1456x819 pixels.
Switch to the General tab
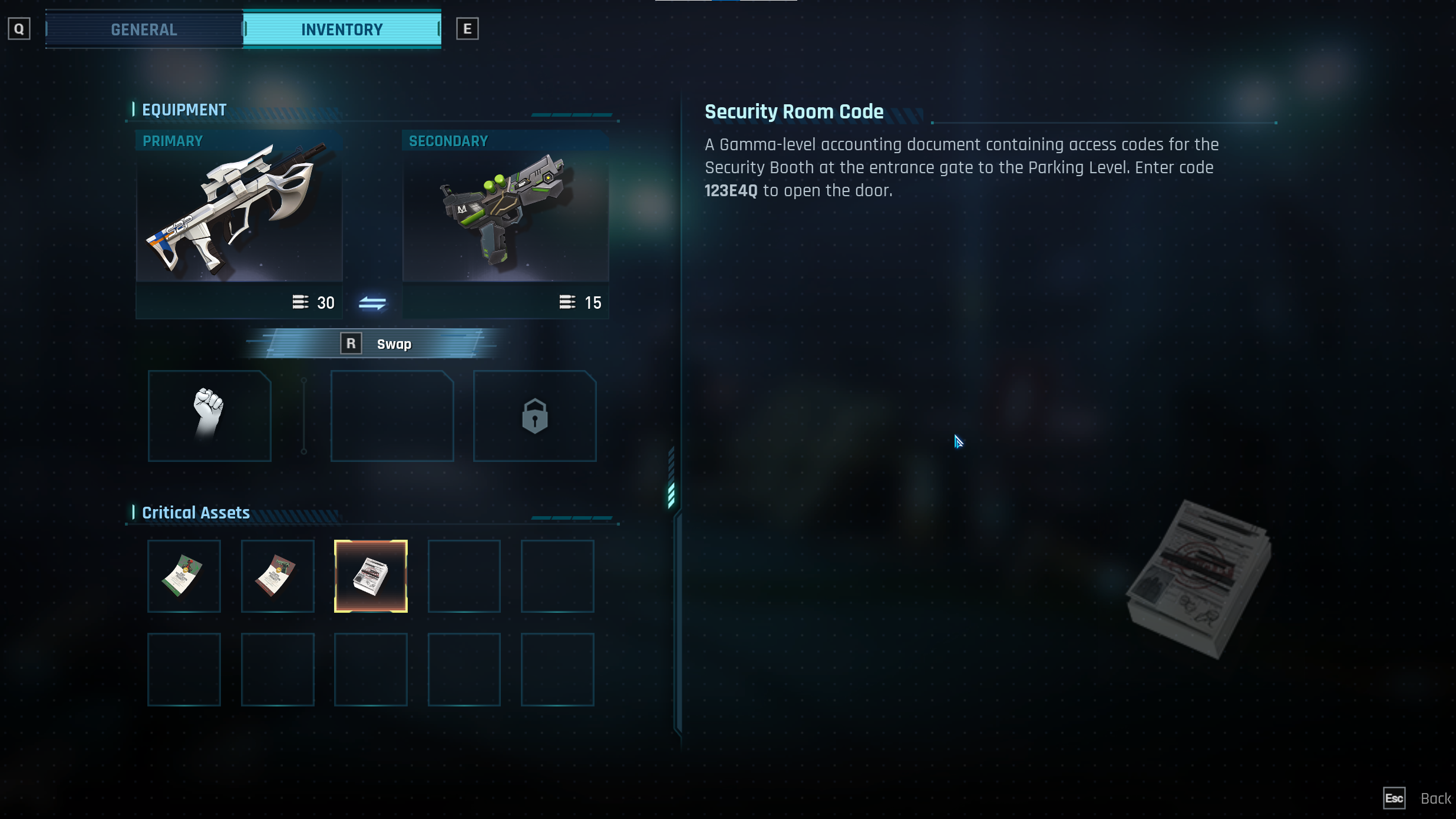[x=144, y=29]
